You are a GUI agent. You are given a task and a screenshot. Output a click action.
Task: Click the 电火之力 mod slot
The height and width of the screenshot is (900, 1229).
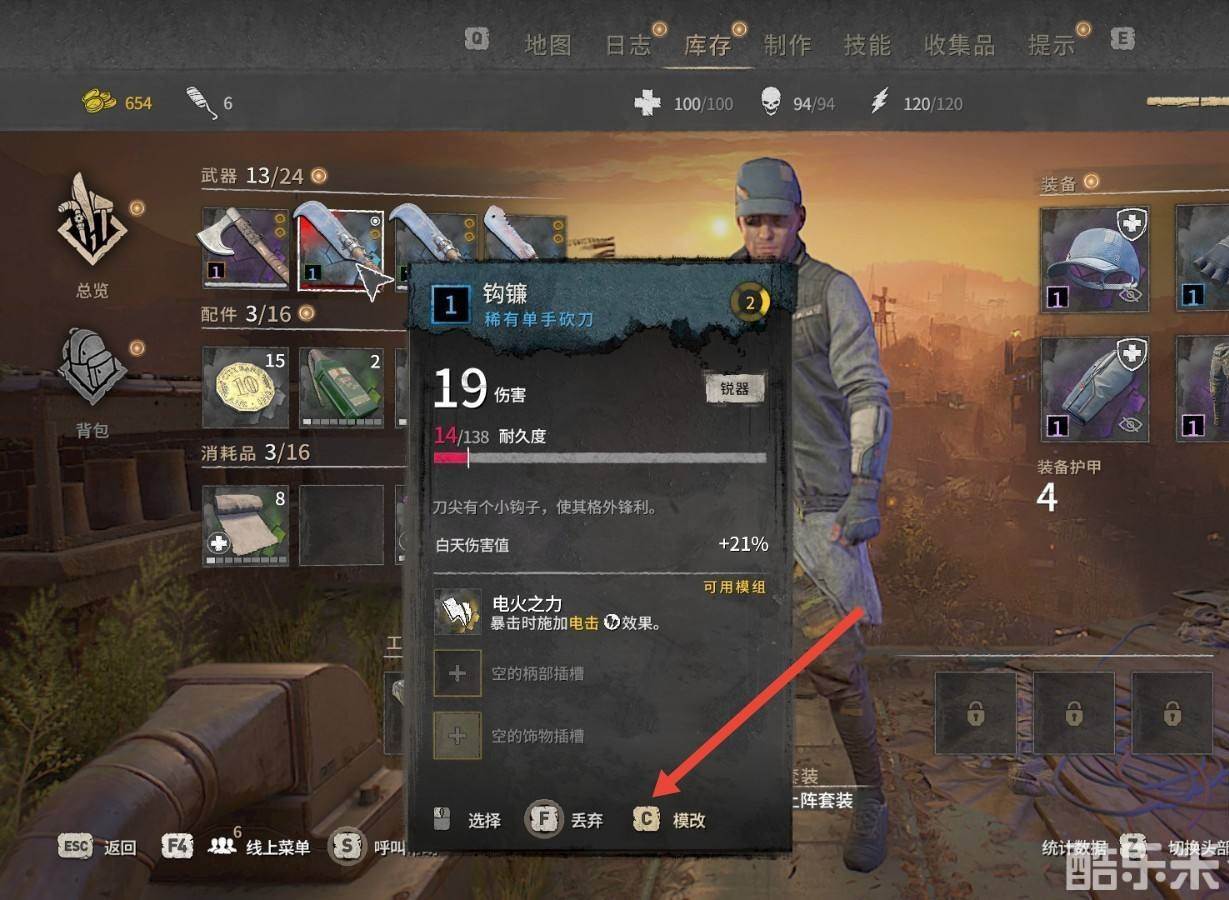458,611
